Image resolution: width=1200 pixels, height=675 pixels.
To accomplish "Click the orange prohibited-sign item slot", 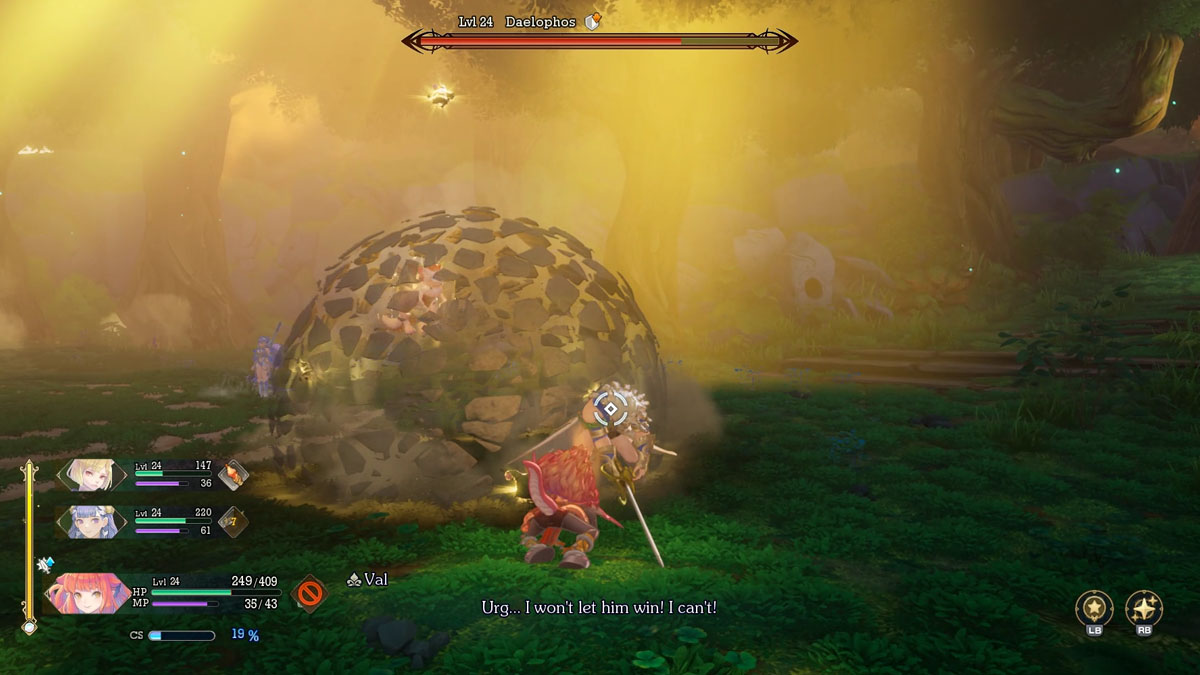I will point(309,593).
